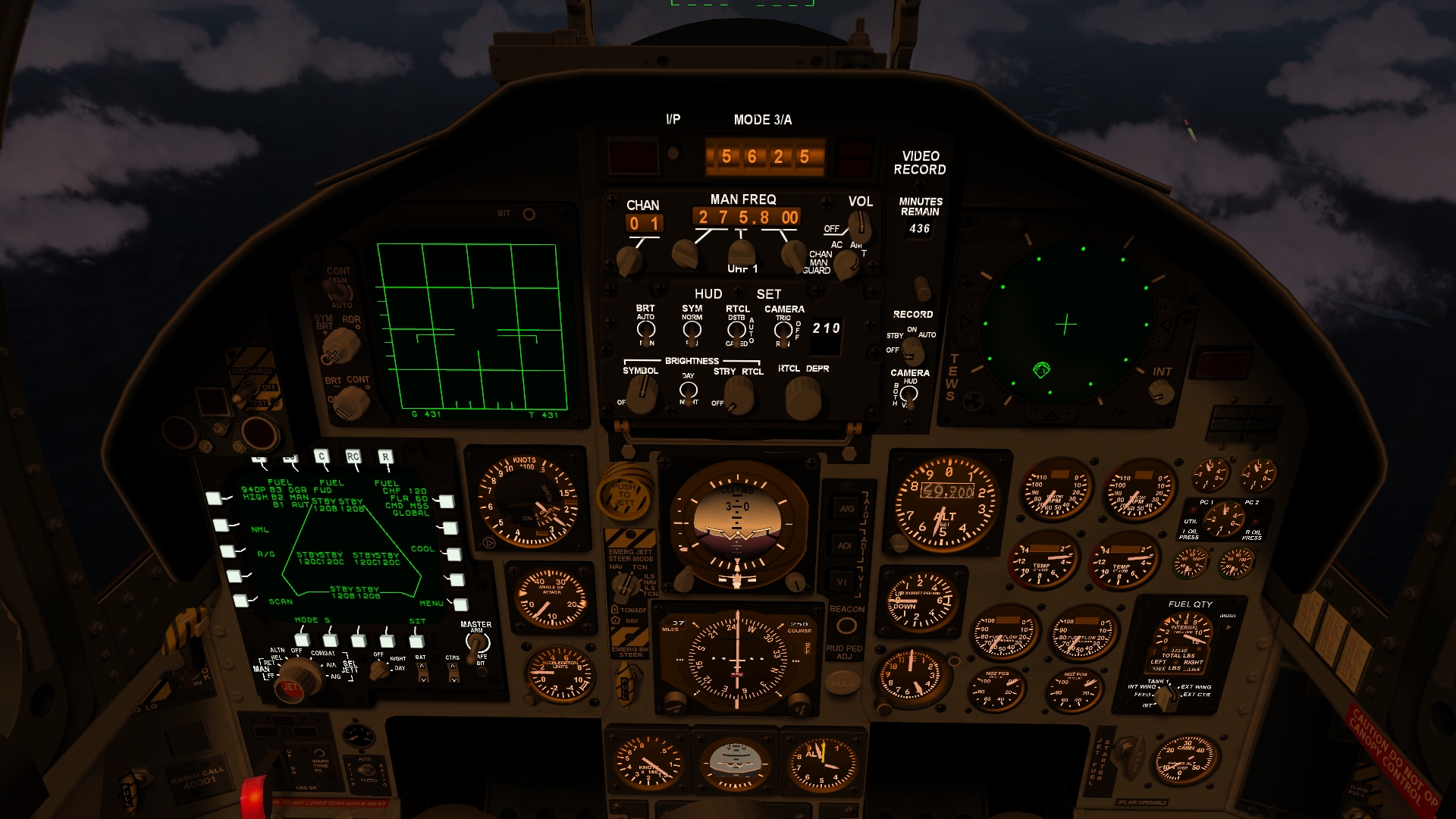Adjust the Symbol brightness knob
Viewport: 1456px width, 819px height.
click(x=643, y=392)
